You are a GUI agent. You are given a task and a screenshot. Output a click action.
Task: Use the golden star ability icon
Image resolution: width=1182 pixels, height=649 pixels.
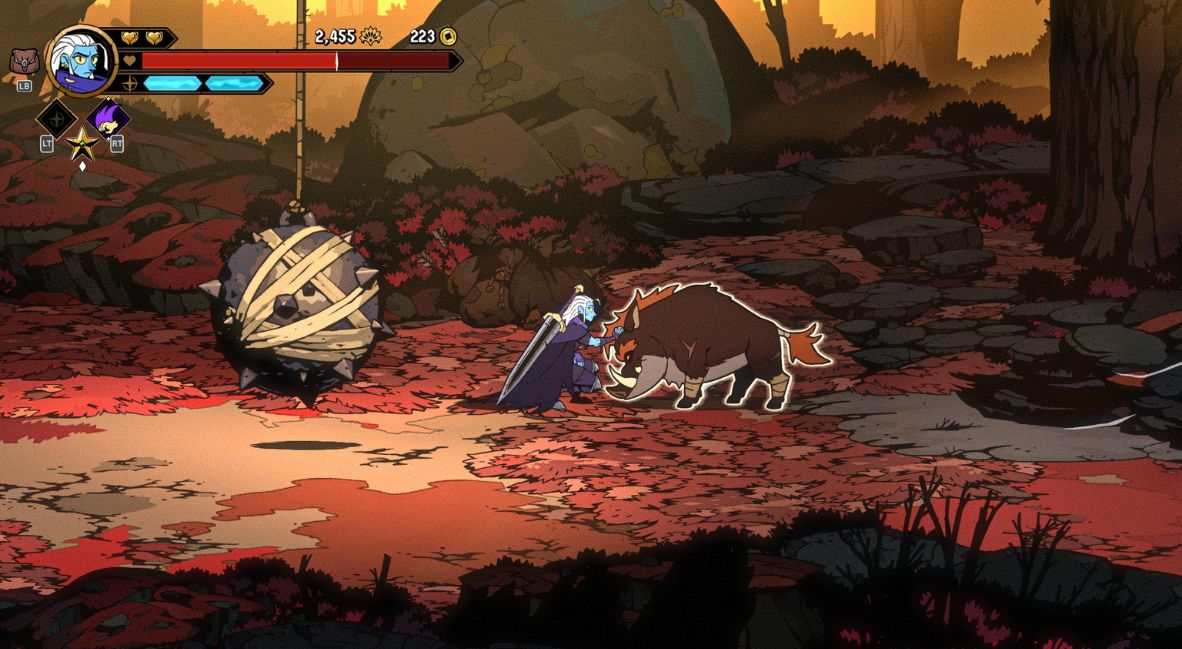(x=82, y=146)
